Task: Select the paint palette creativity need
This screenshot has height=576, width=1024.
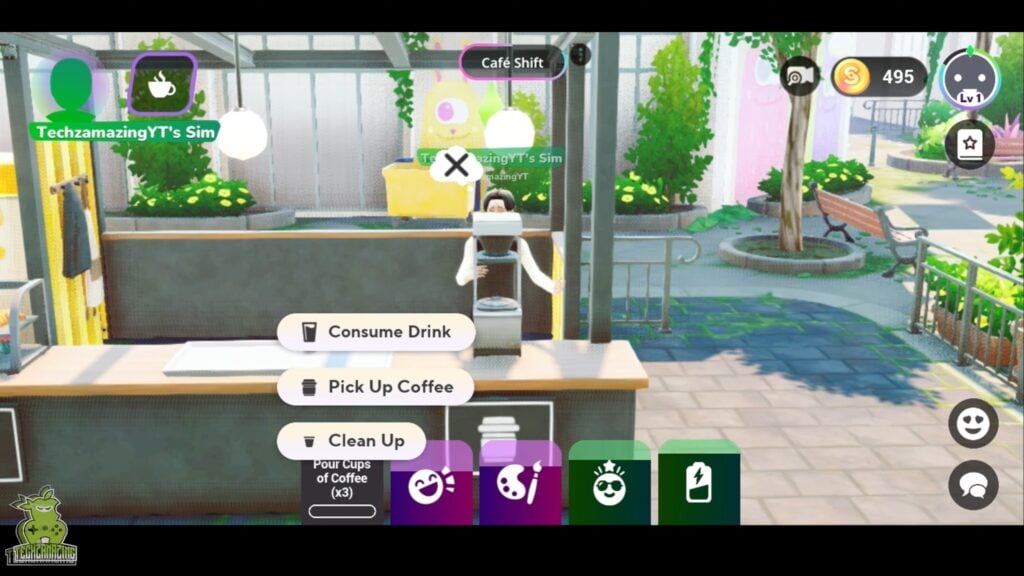Action: coord(520,484)
